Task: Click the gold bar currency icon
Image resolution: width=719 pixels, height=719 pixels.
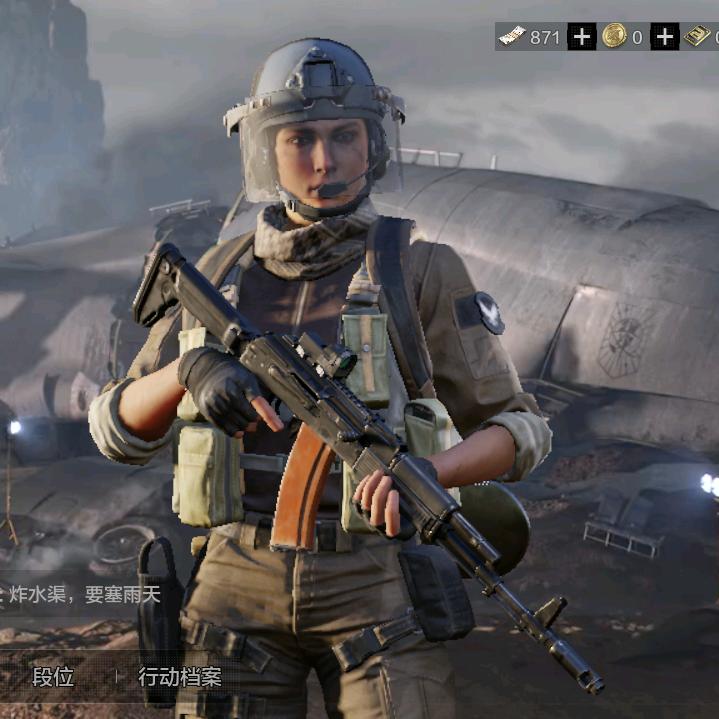Action: click(698, 37)
